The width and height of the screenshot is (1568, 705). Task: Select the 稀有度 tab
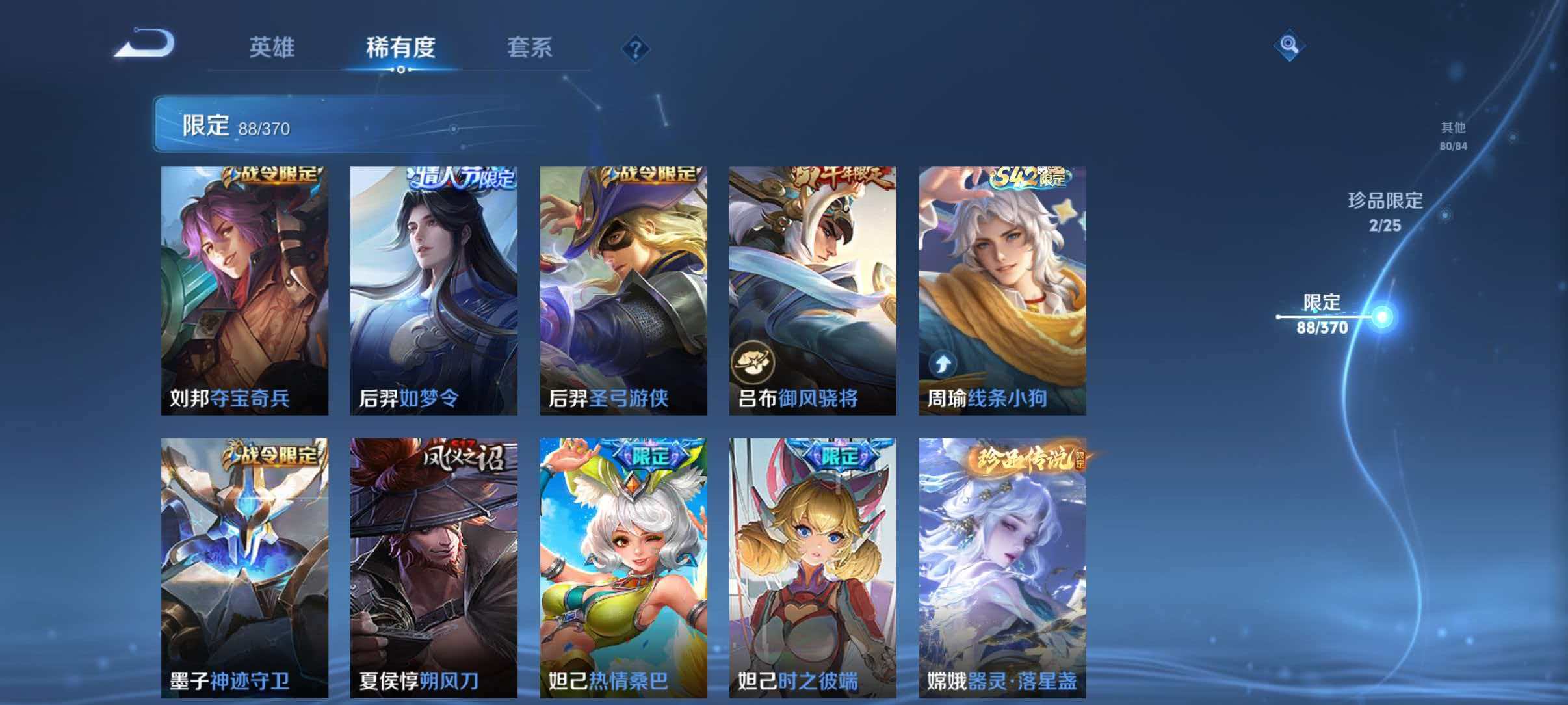coord(400,47)
